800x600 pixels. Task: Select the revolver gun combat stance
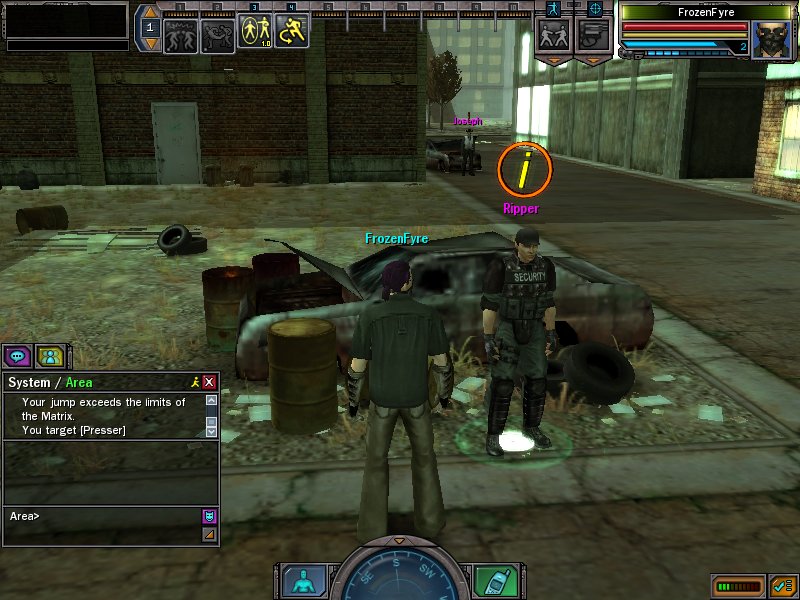click(x=594, y=36)
